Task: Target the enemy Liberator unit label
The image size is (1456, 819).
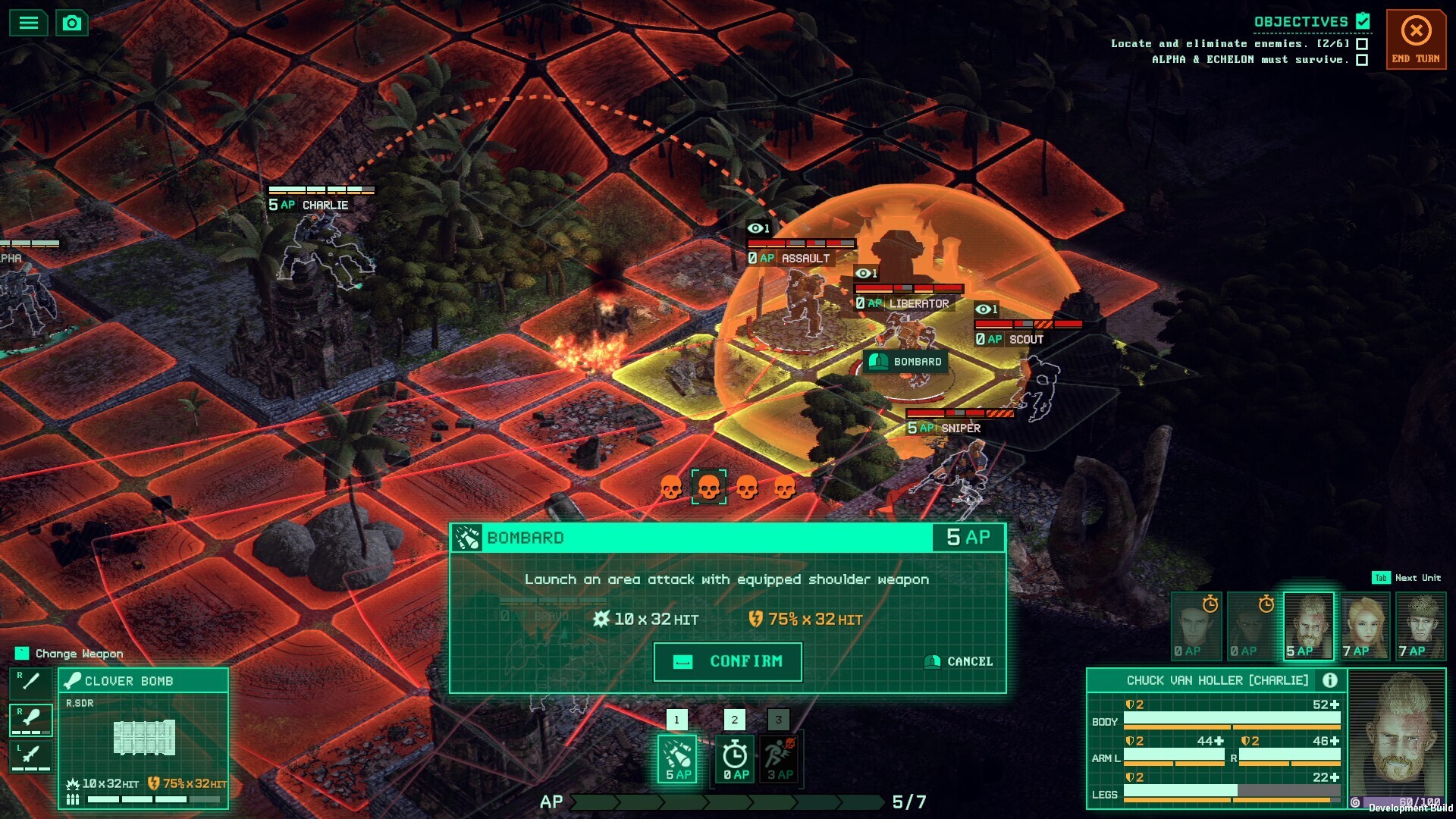Action: coord(918,303)
